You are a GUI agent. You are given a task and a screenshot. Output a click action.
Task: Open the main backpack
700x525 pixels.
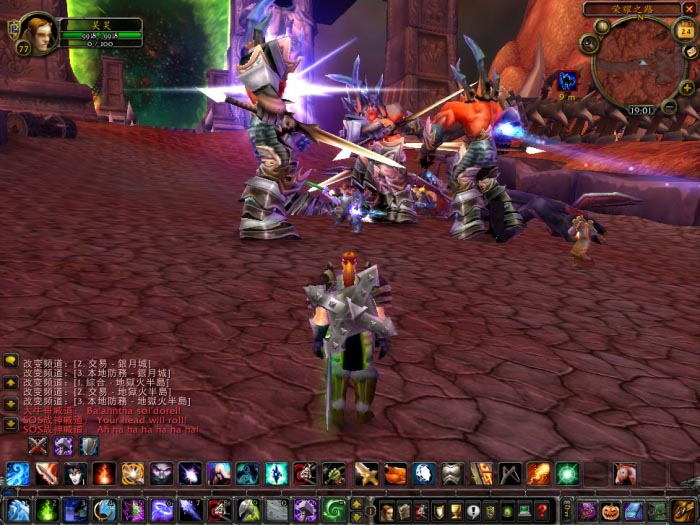click(x=684, y=511)
